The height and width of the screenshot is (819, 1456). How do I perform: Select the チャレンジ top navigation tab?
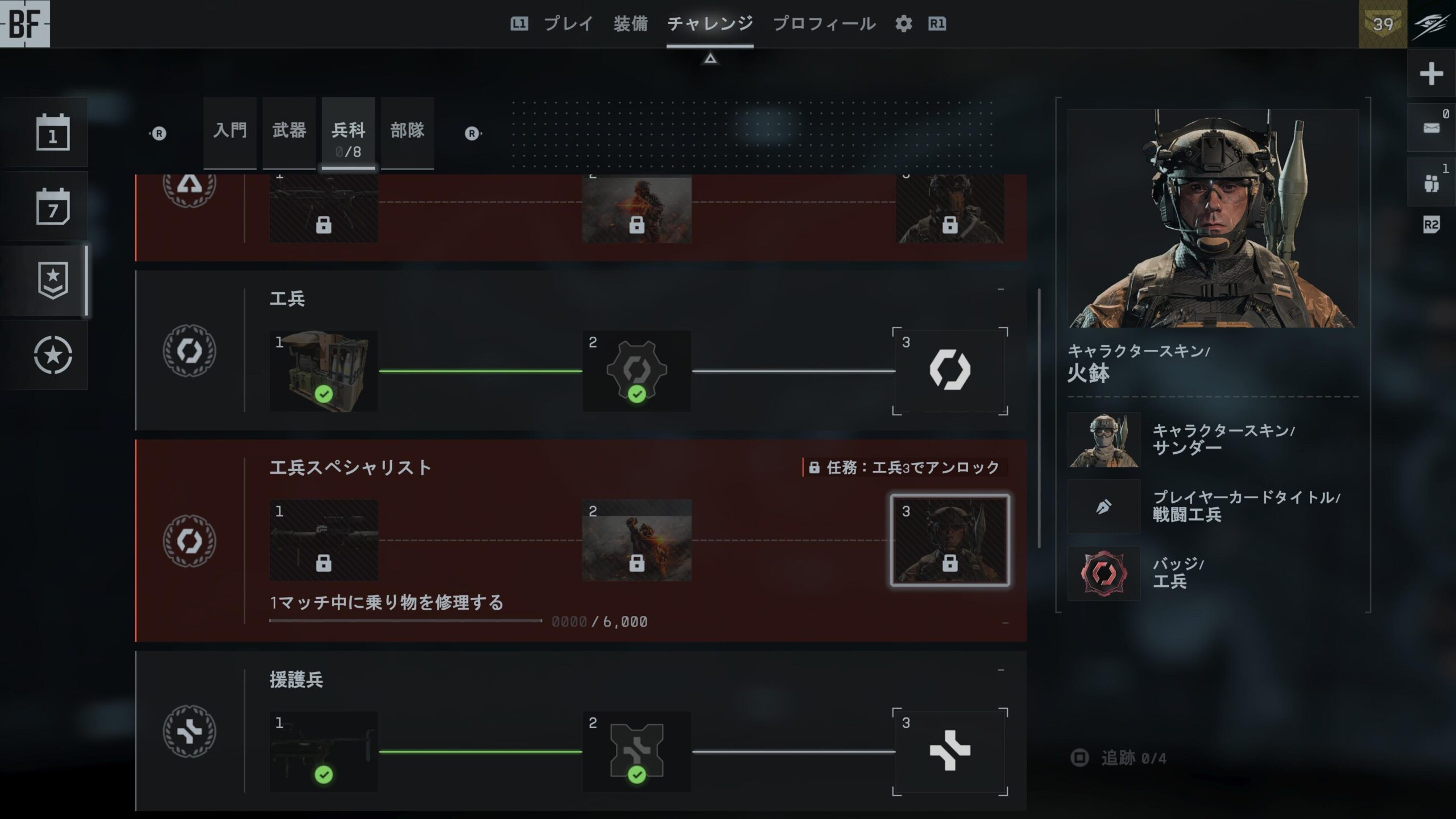tap(710, 24)
